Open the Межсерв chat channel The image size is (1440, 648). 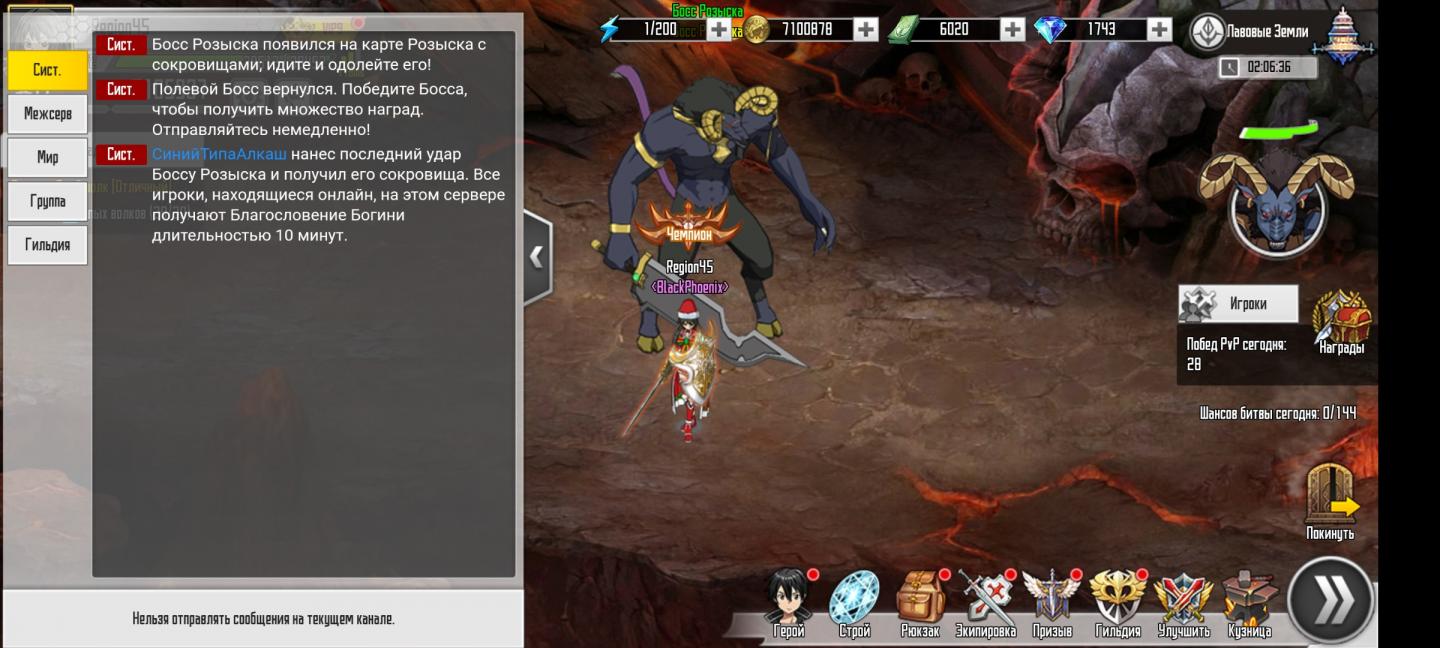pyautogui.click(x=47, y=114)
